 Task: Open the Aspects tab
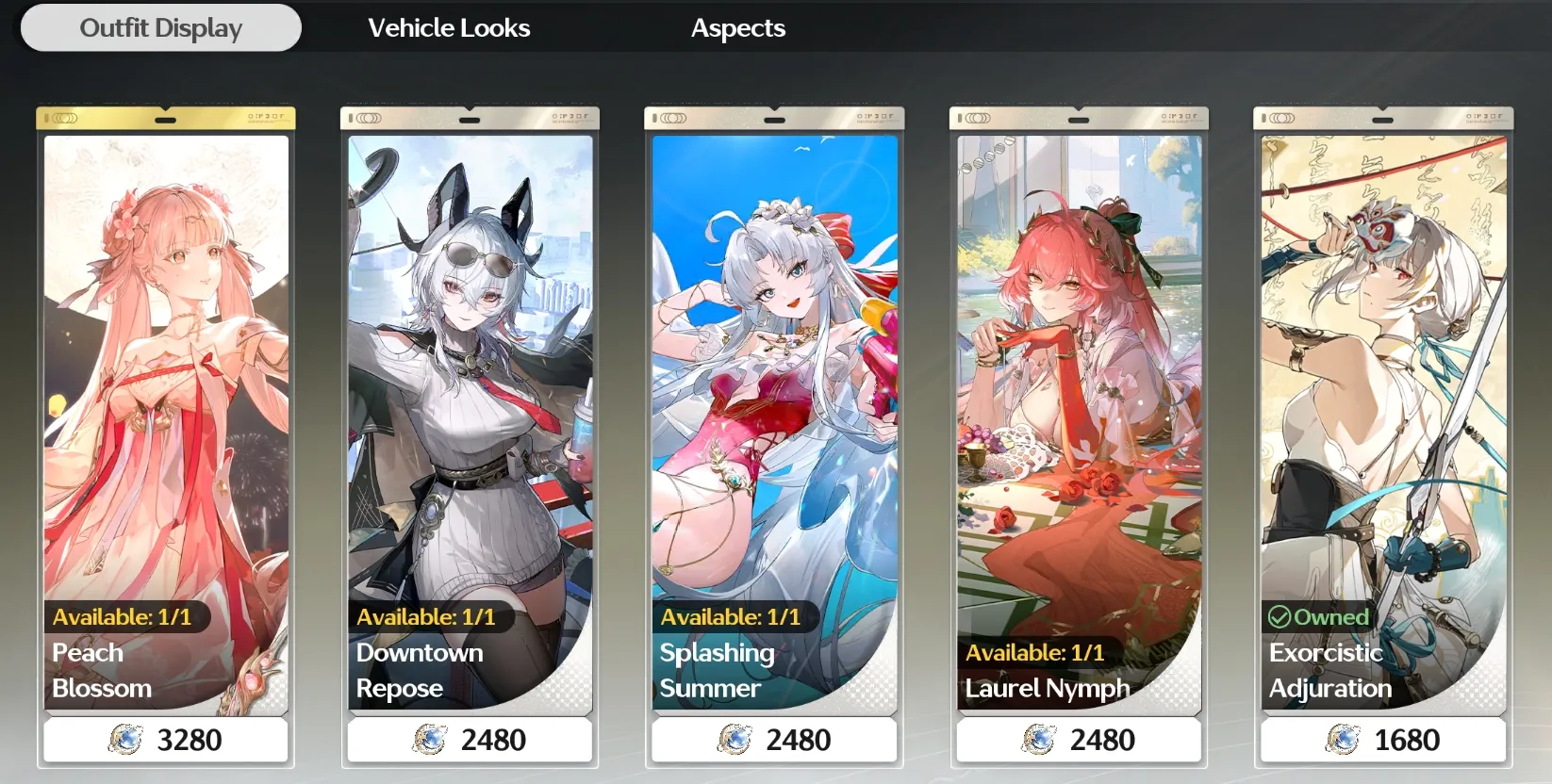click(x=738, y=27)
